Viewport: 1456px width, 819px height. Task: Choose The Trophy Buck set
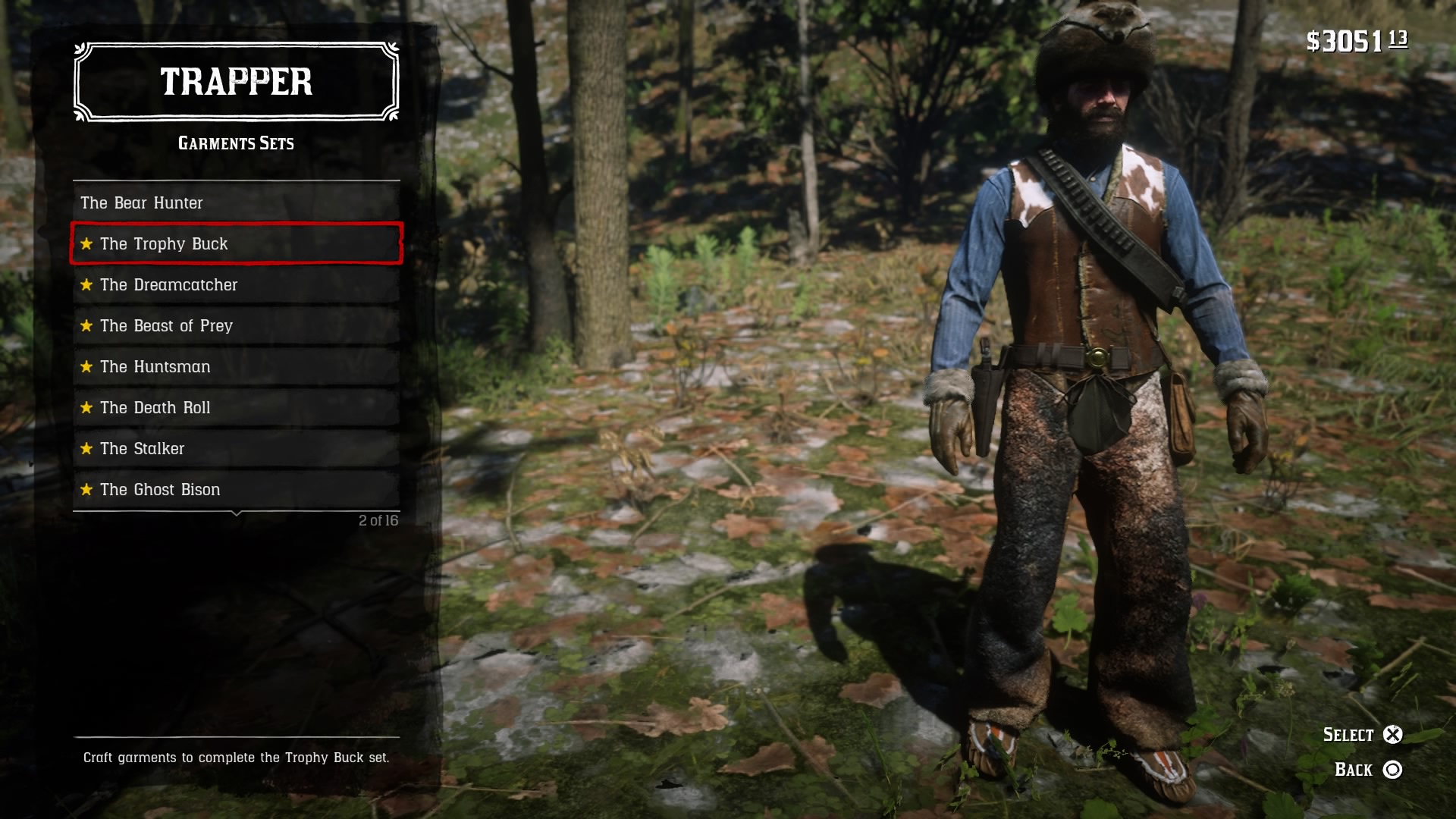point(236,243)
